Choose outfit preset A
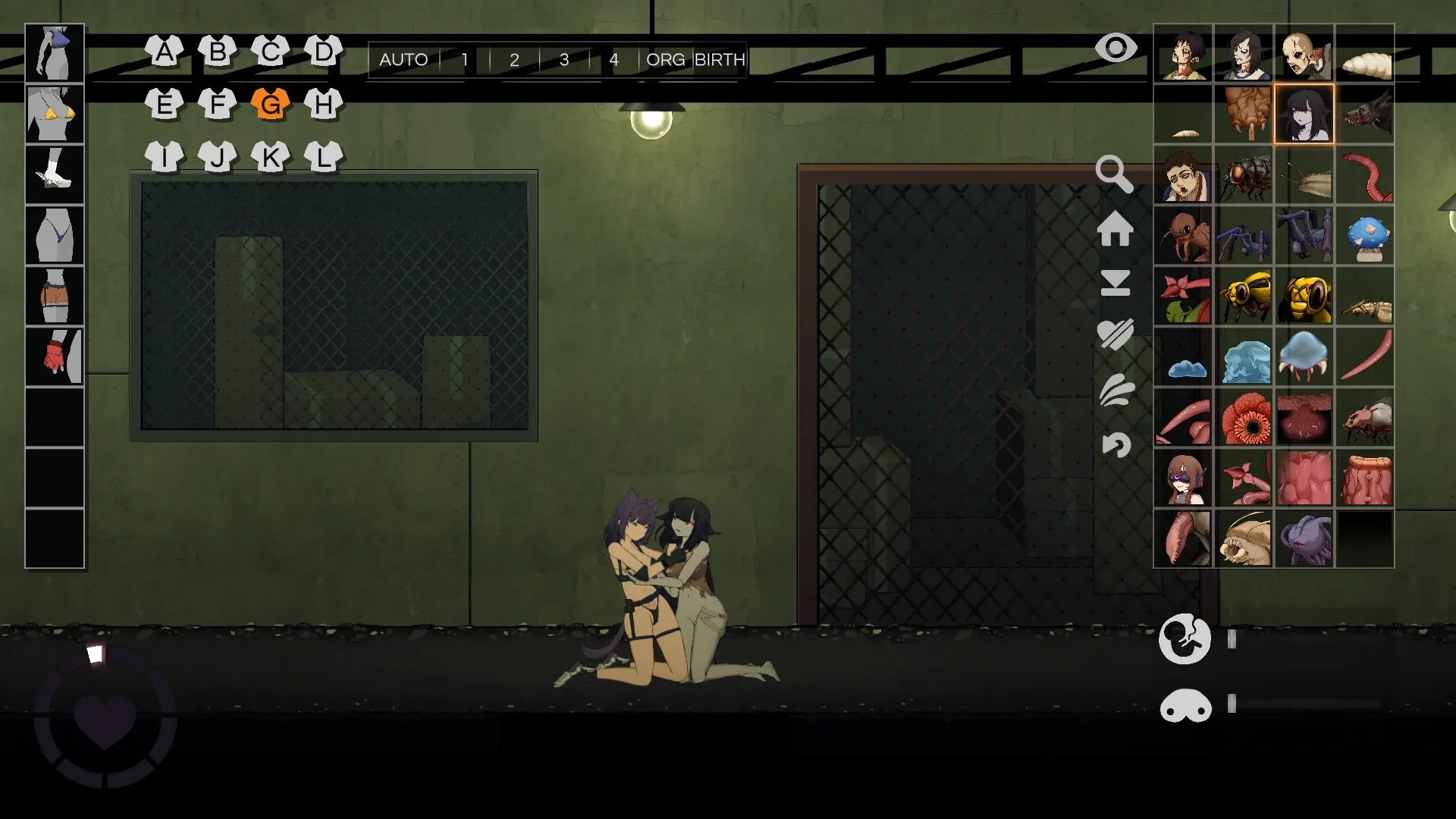The image size is (1456, 819). tap(164, 52)
